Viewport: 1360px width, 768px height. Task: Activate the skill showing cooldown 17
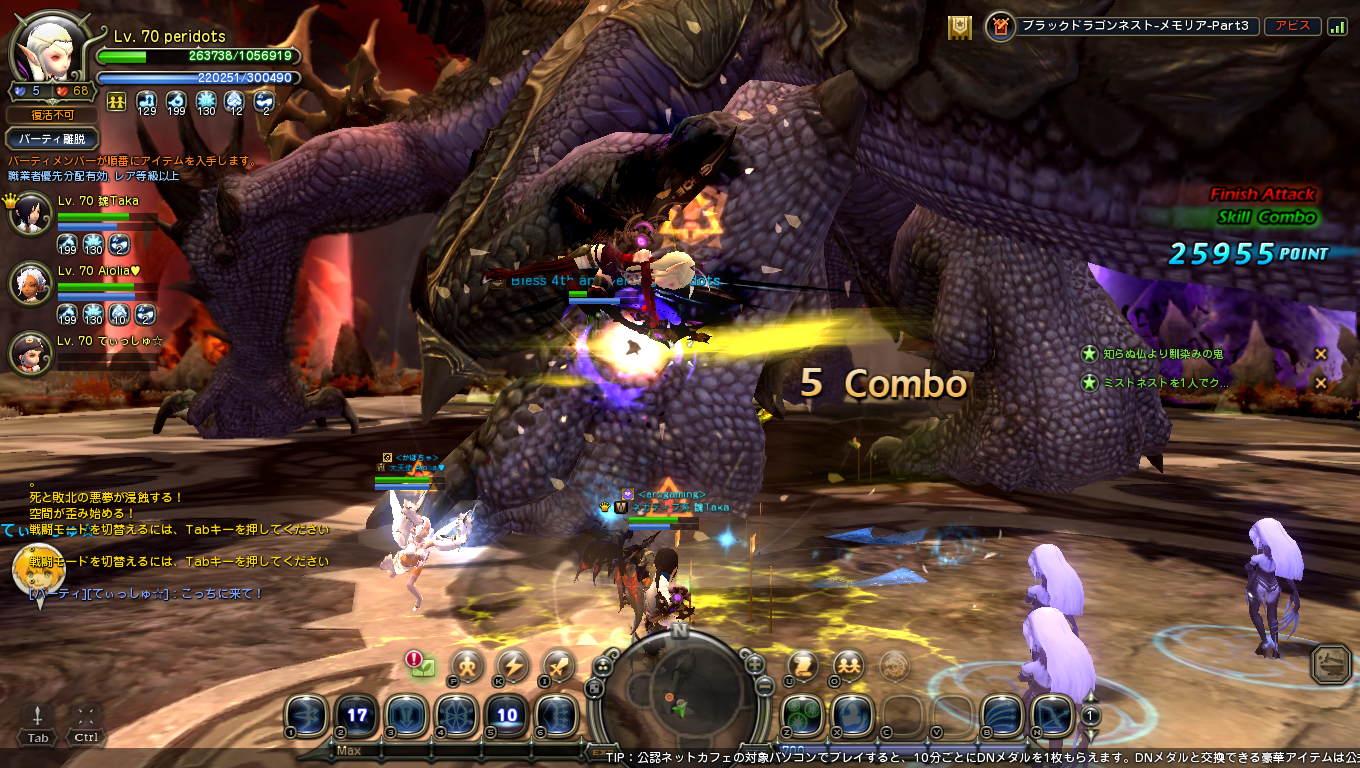point(357,715)
